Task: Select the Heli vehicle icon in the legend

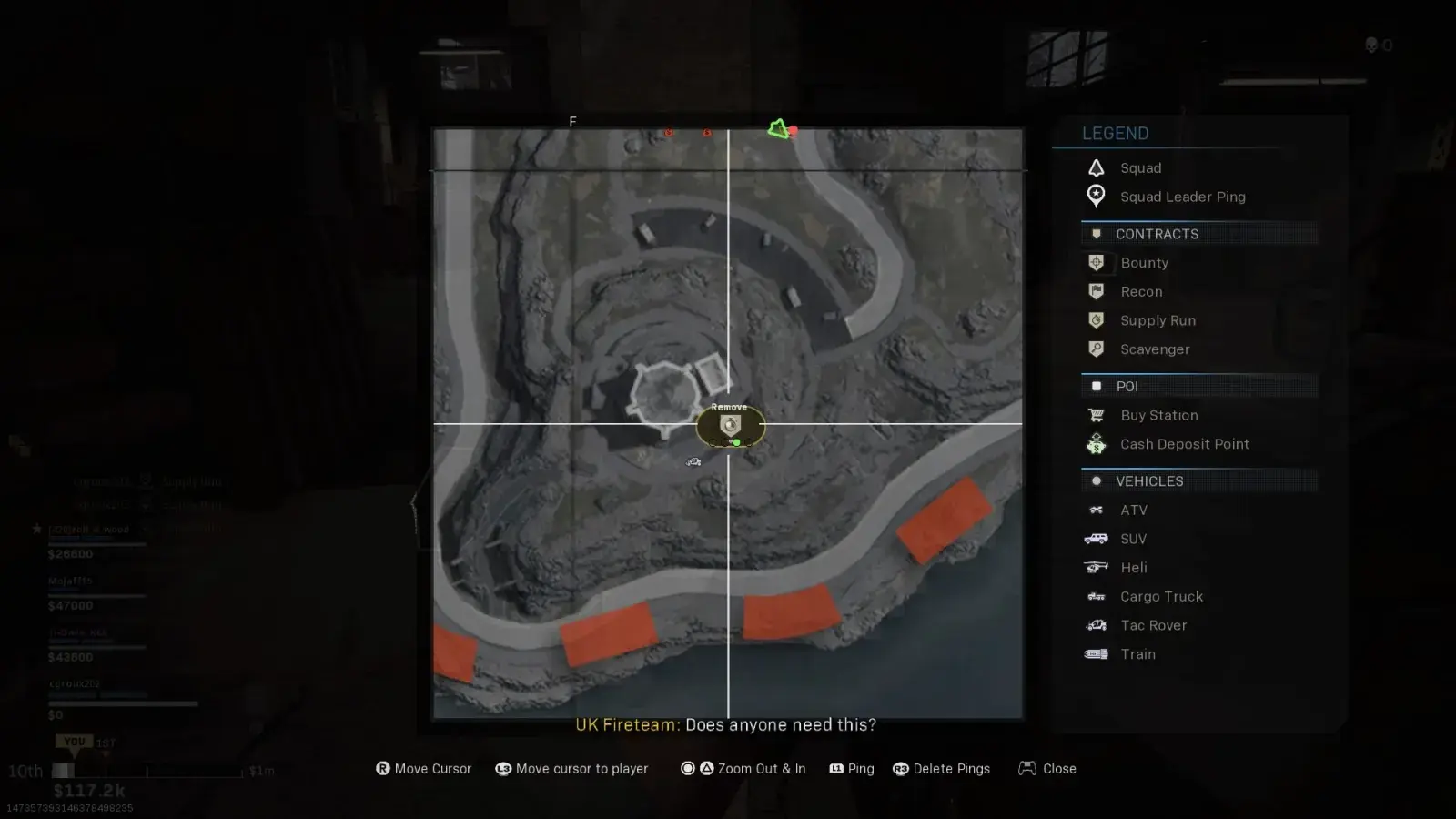Action: (1097, 567)
